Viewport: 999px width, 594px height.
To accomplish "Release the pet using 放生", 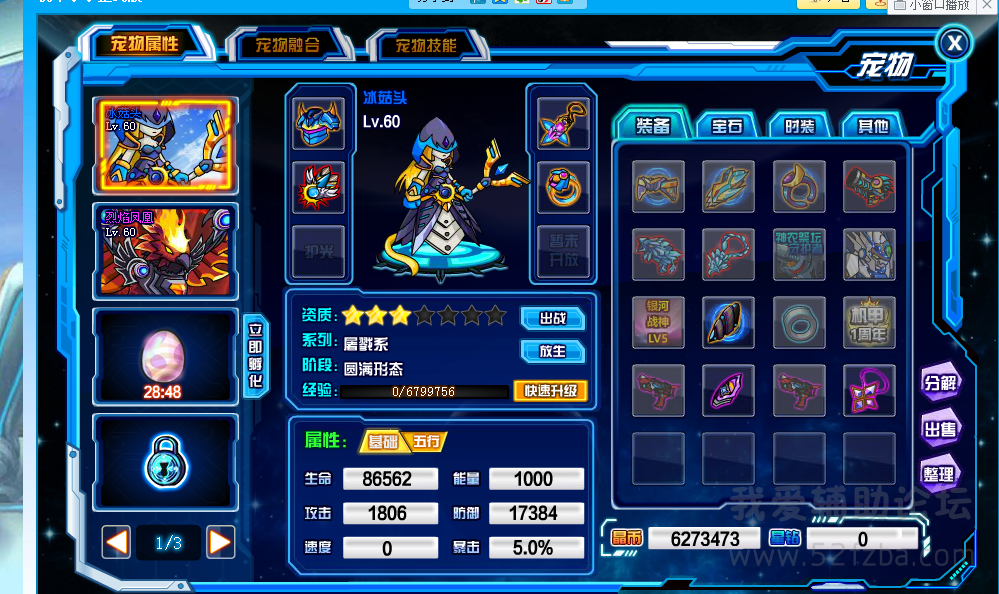I will coord(552,351).
